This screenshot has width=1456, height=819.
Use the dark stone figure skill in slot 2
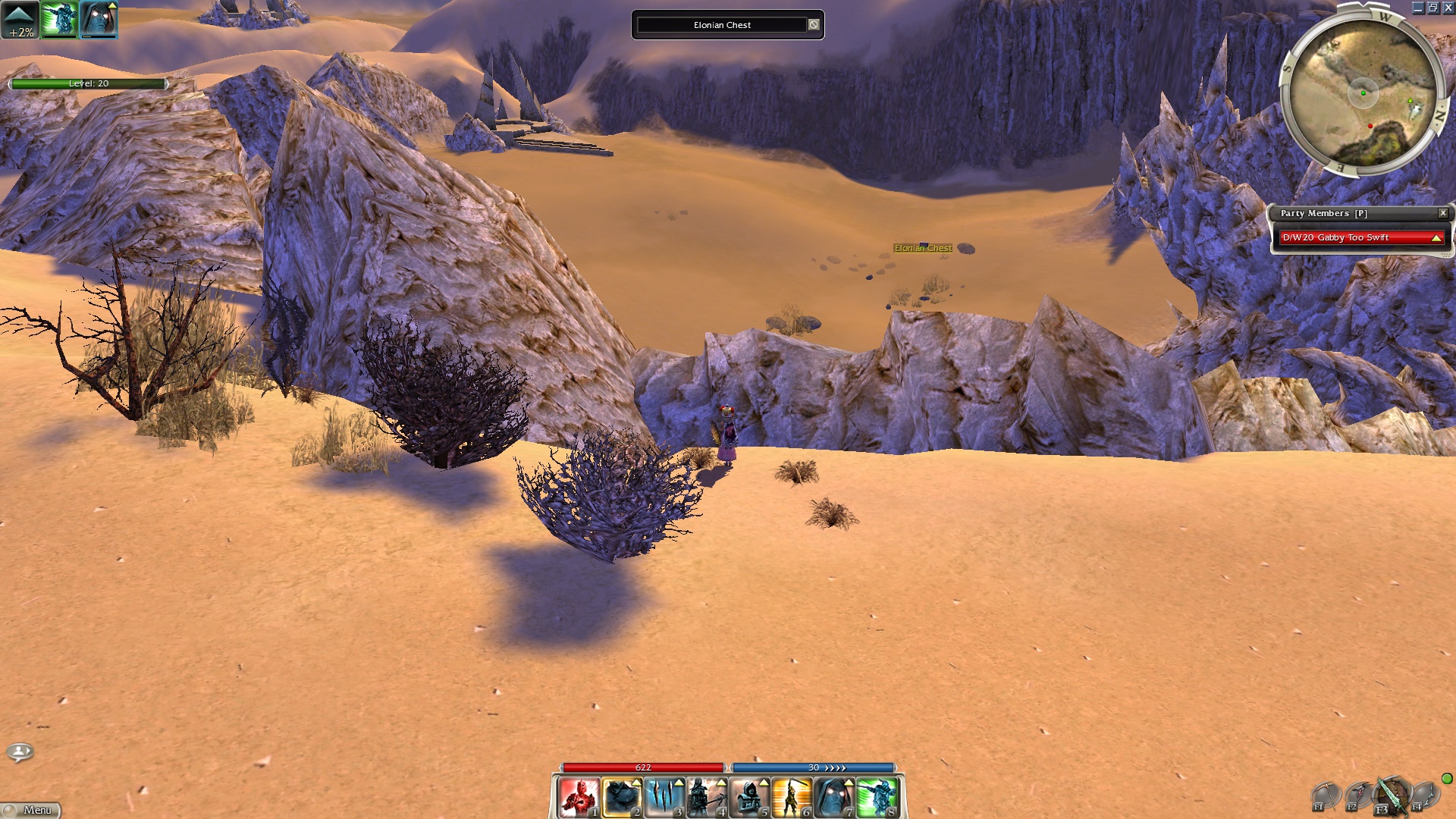point(622,798)
